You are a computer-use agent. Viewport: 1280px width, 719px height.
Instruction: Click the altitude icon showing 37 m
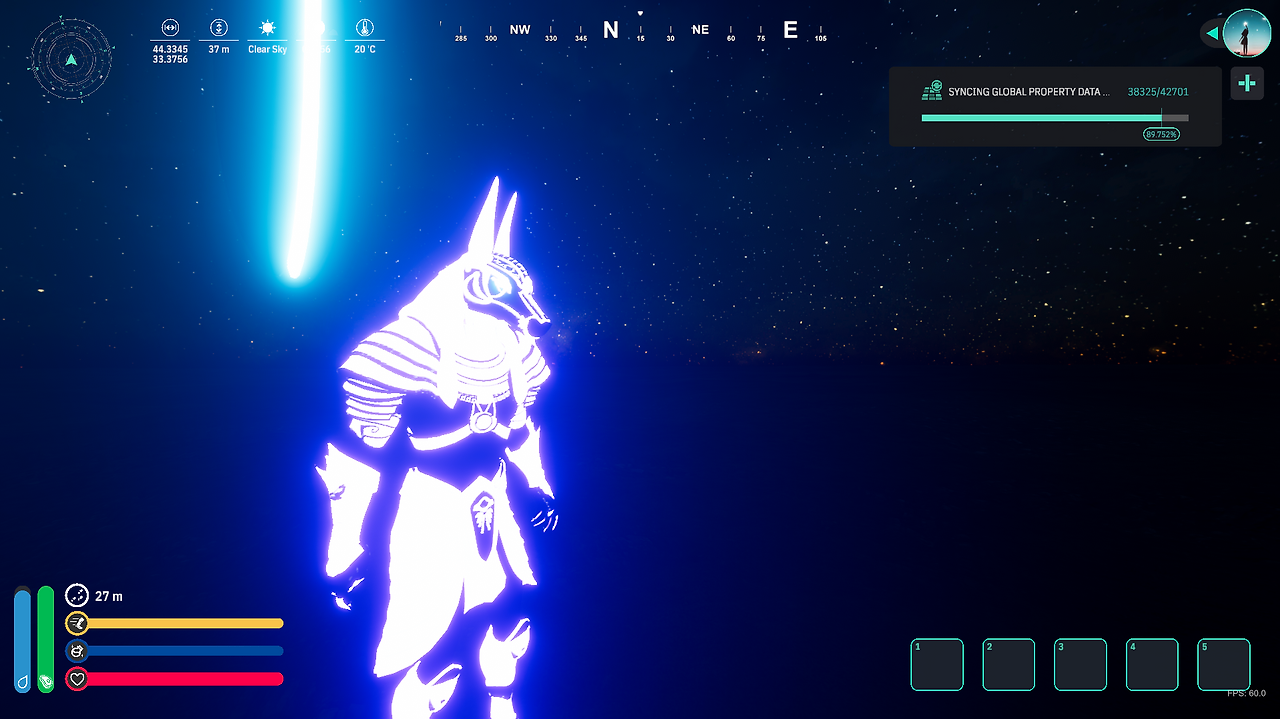219,28
